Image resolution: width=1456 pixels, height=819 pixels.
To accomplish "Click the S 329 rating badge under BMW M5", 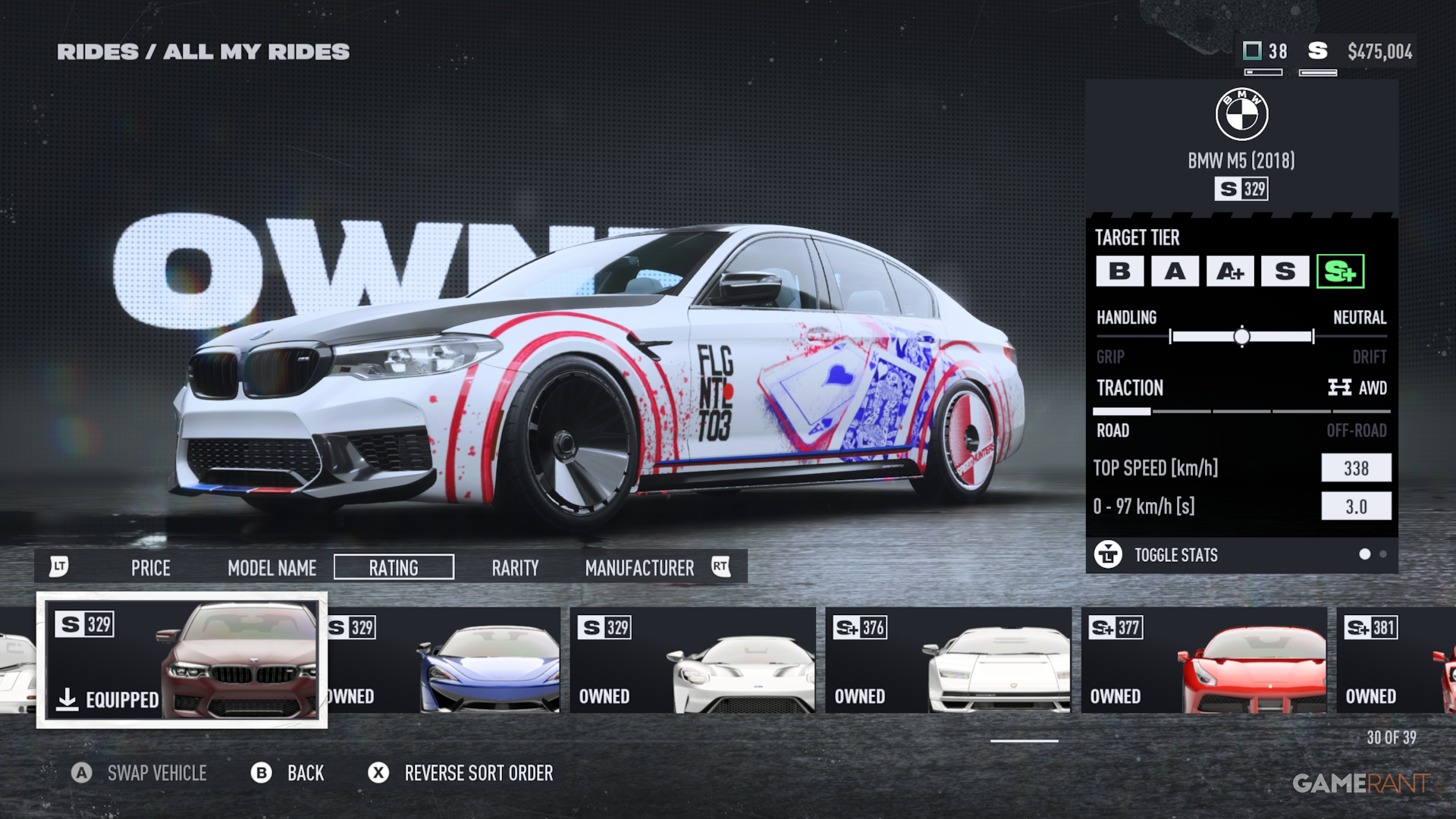I will coord(1242,189).
